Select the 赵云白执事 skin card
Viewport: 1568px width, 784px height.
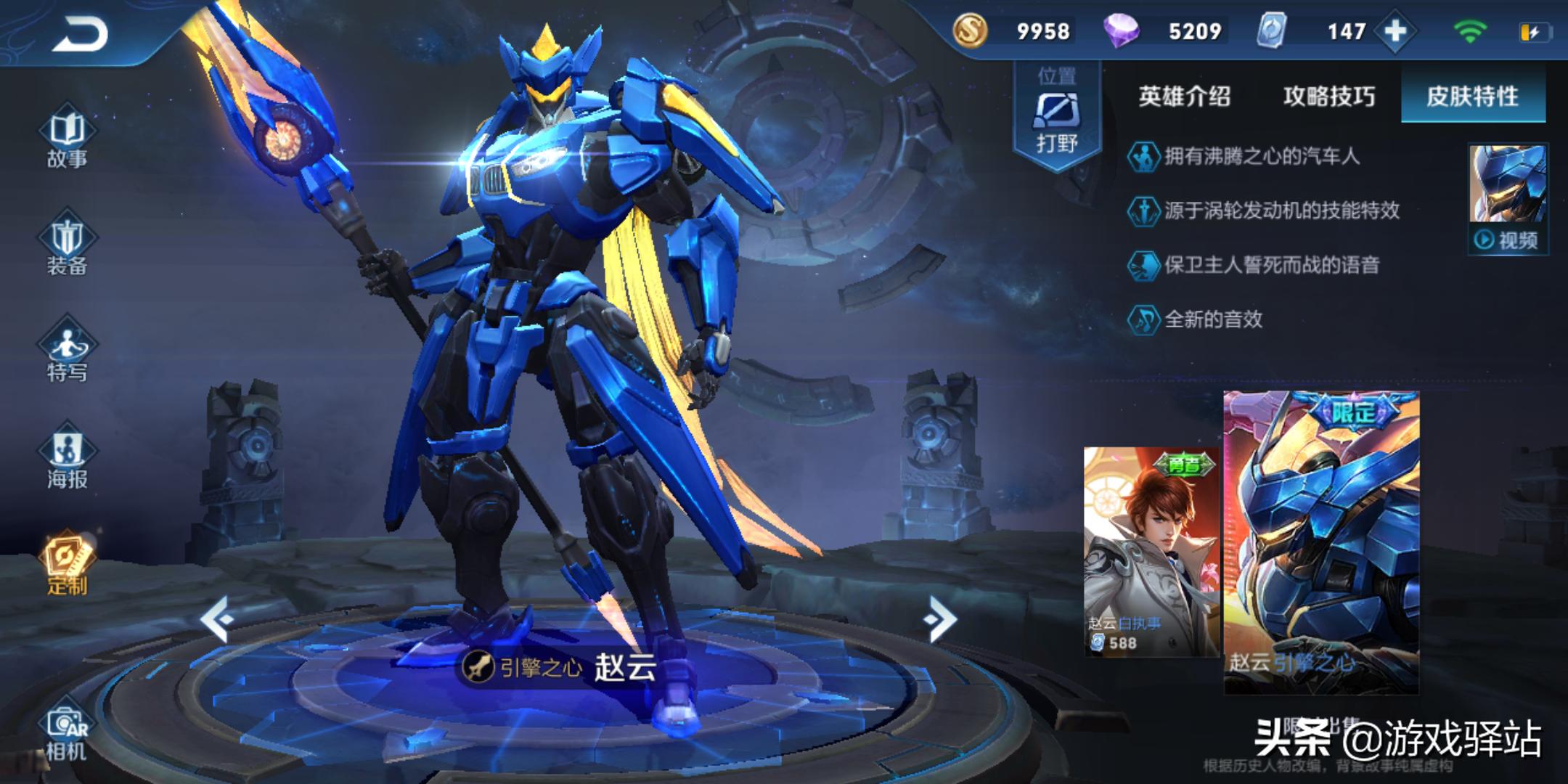[1151, 552]
